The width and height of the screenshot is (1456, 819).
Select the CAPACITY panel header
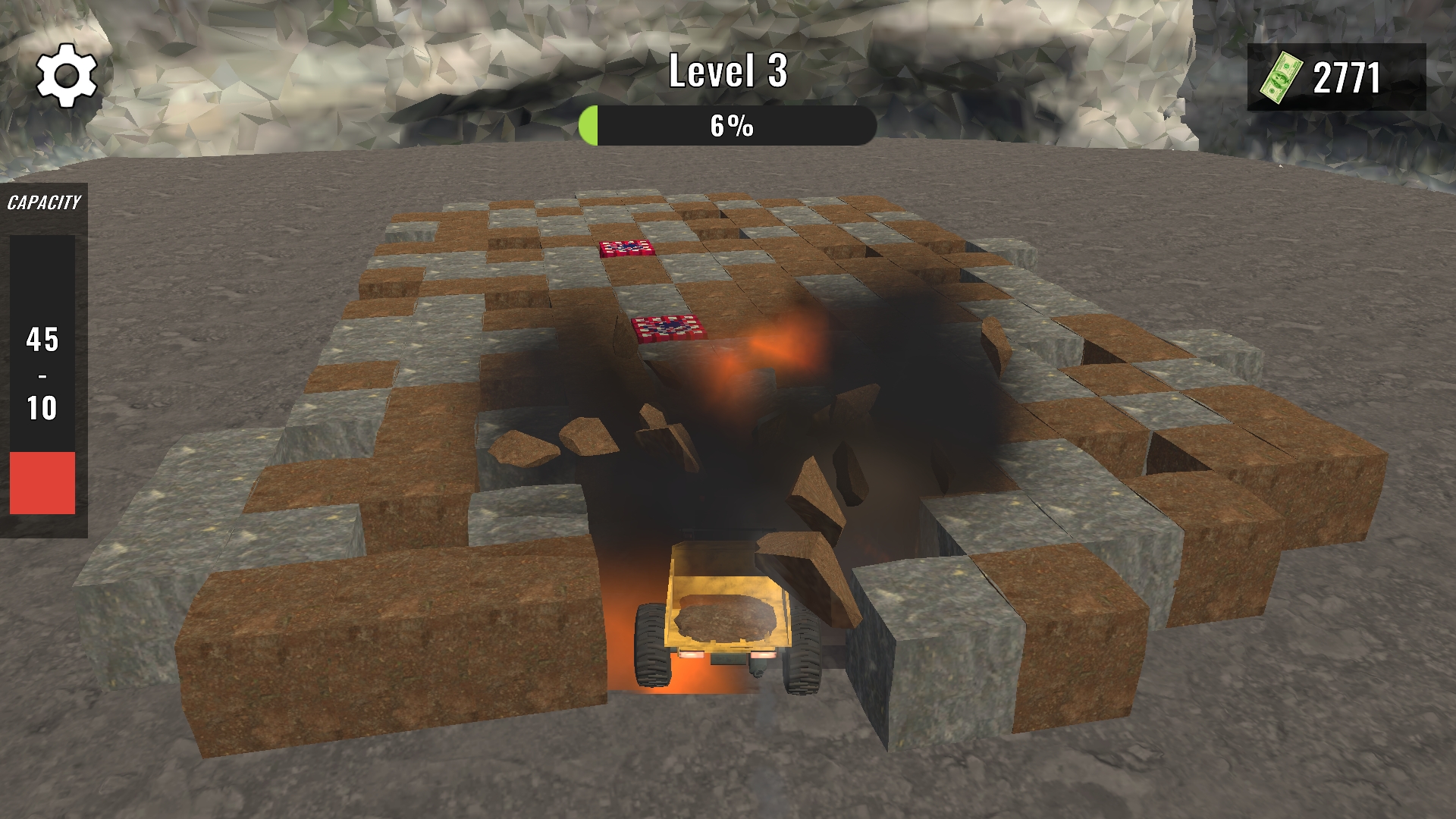tap(44, 202)
